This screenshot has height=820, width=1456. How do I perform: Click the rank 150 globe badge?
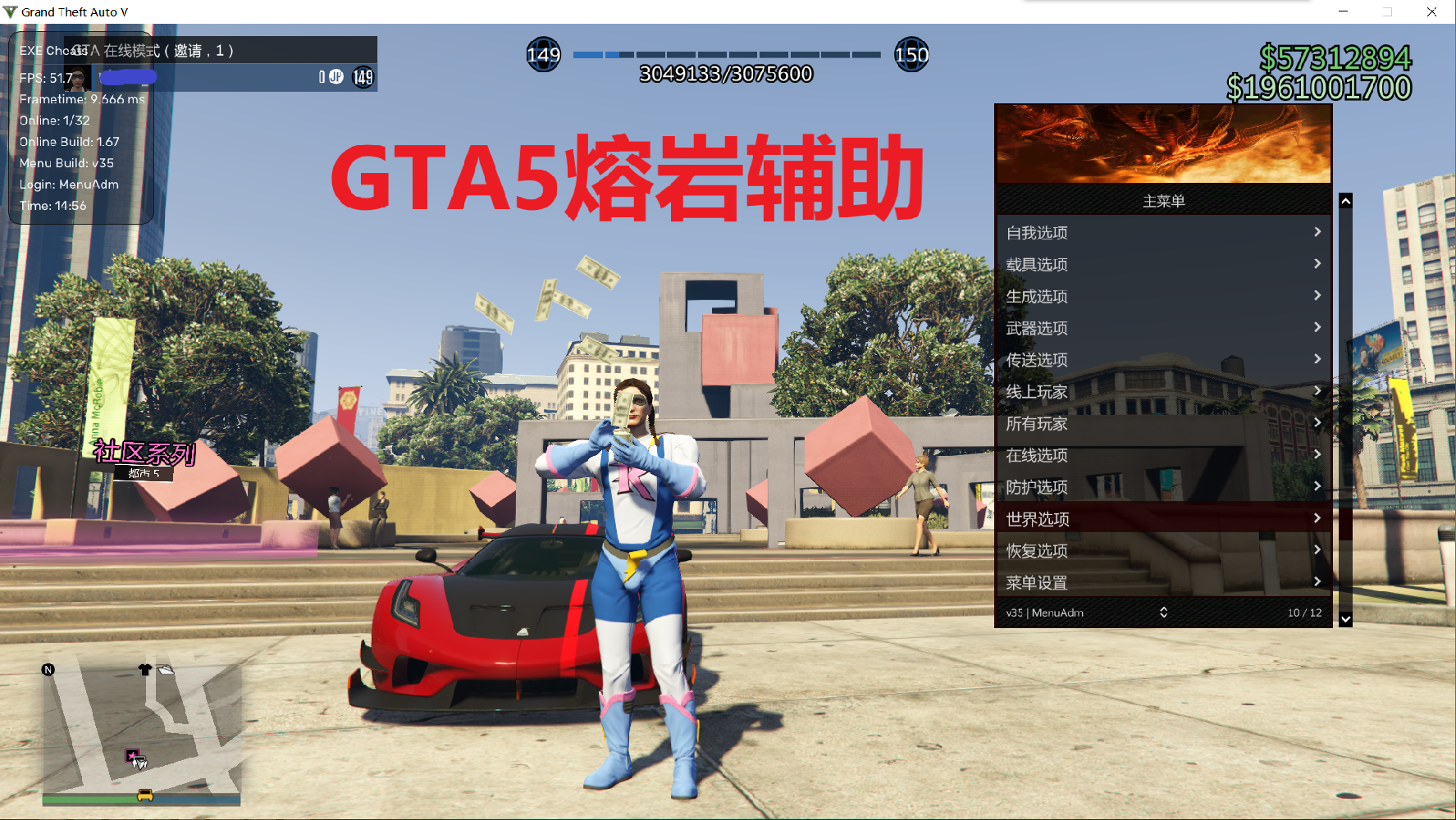pyautogui.click(x=912, y=55)
